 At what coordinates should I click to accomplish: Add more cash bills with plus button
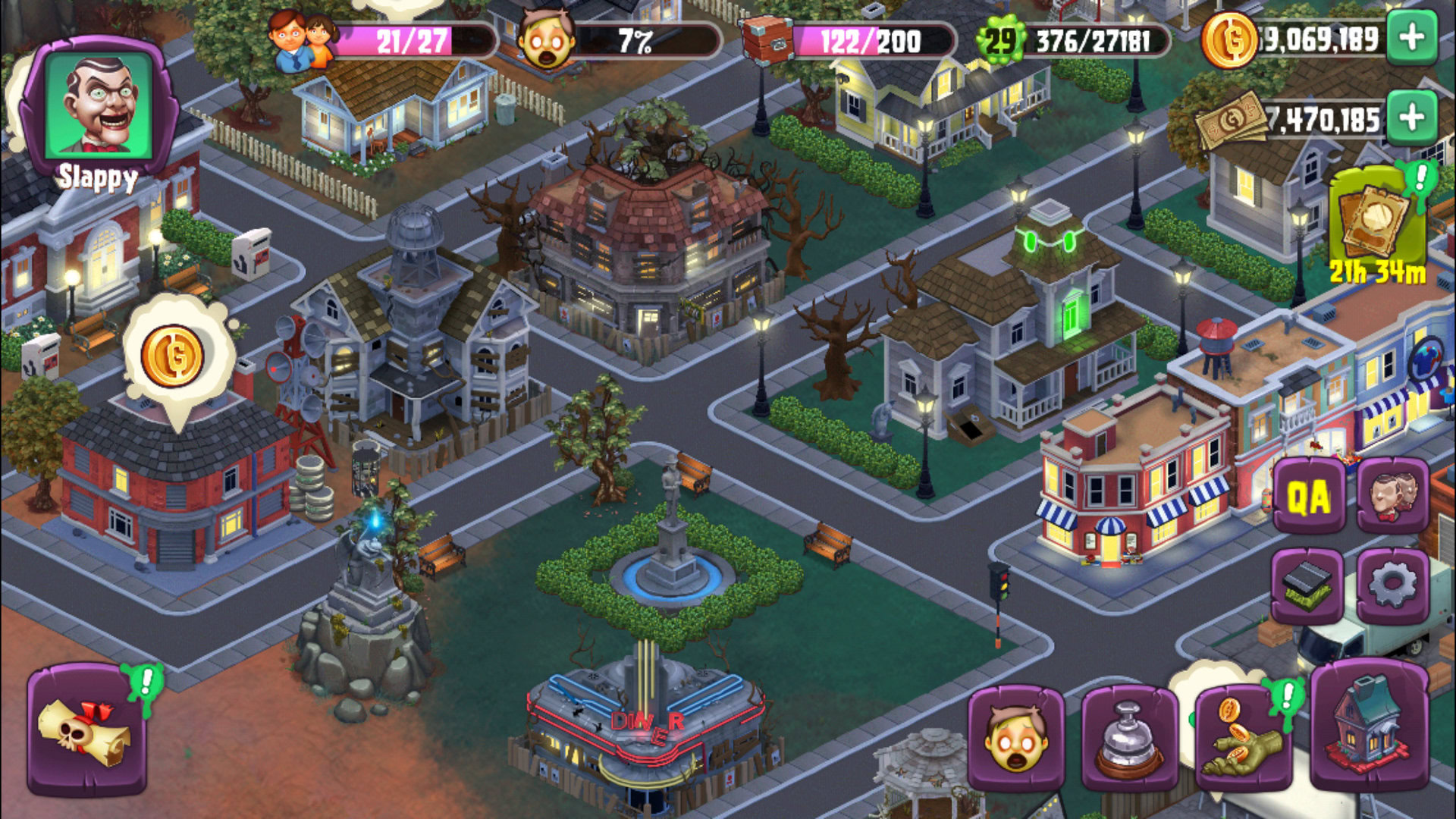click(1411, 118)
